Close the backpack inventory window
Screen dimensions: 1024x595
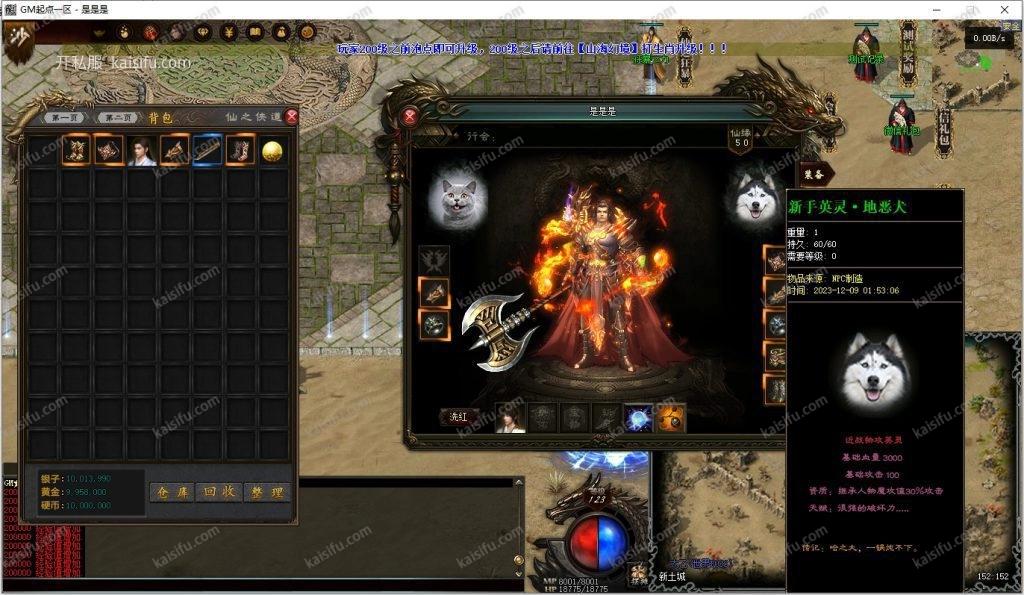click(x=291, y=117)
